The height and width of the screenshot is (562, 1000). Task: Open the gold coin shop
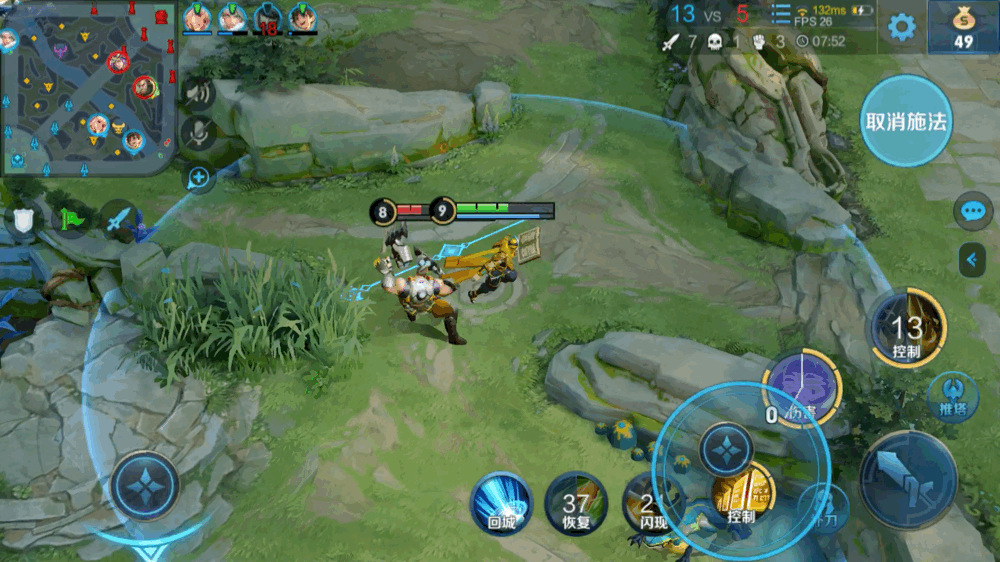click(x=963, y=27)
